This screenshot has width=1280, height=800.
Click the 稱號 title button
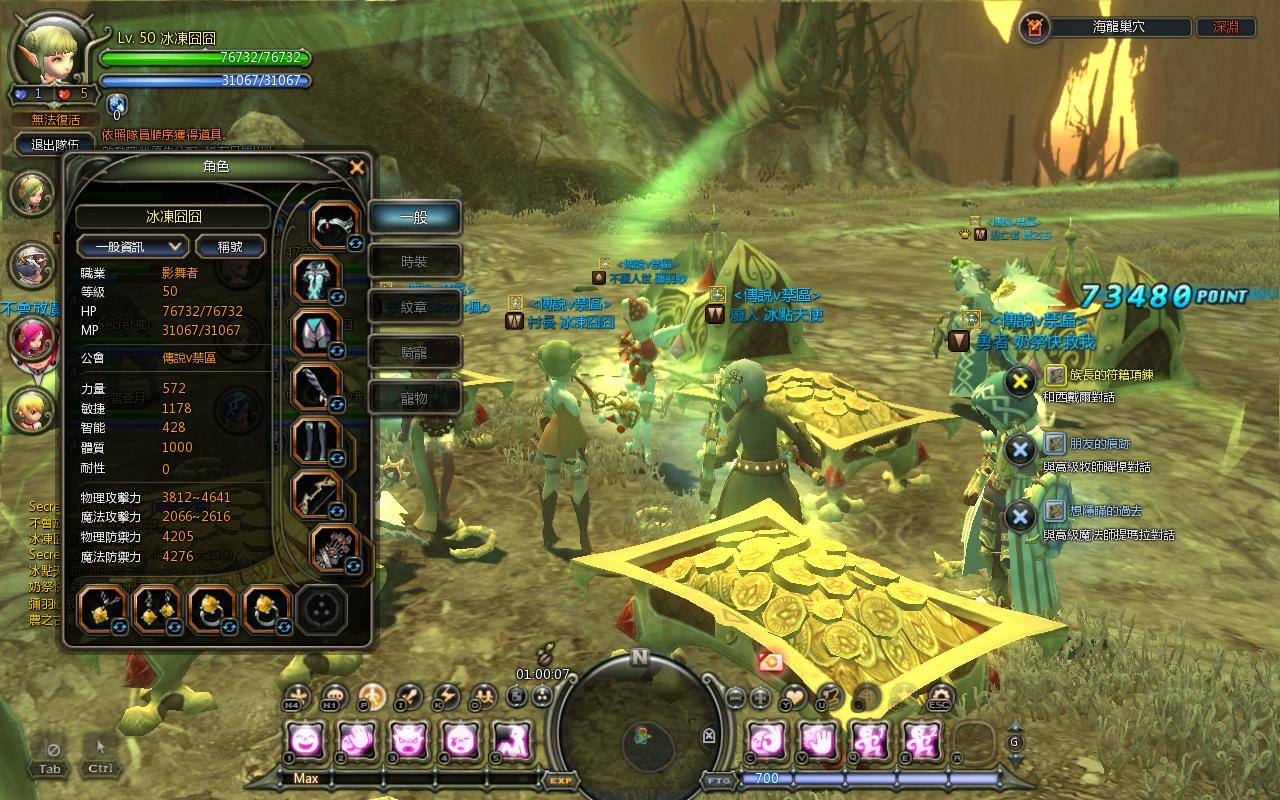pyautogui.click(x=230, y=246)
